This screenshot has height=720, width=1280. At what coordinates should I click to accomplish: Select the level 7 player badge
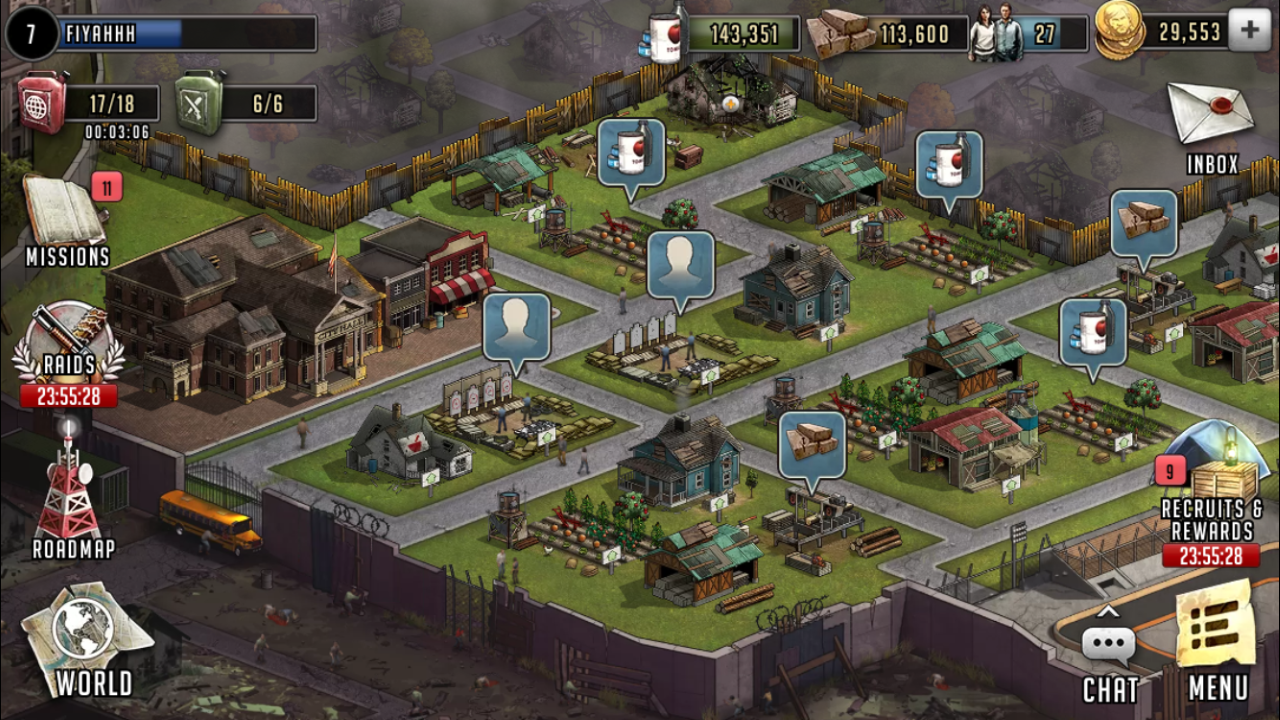31,33
